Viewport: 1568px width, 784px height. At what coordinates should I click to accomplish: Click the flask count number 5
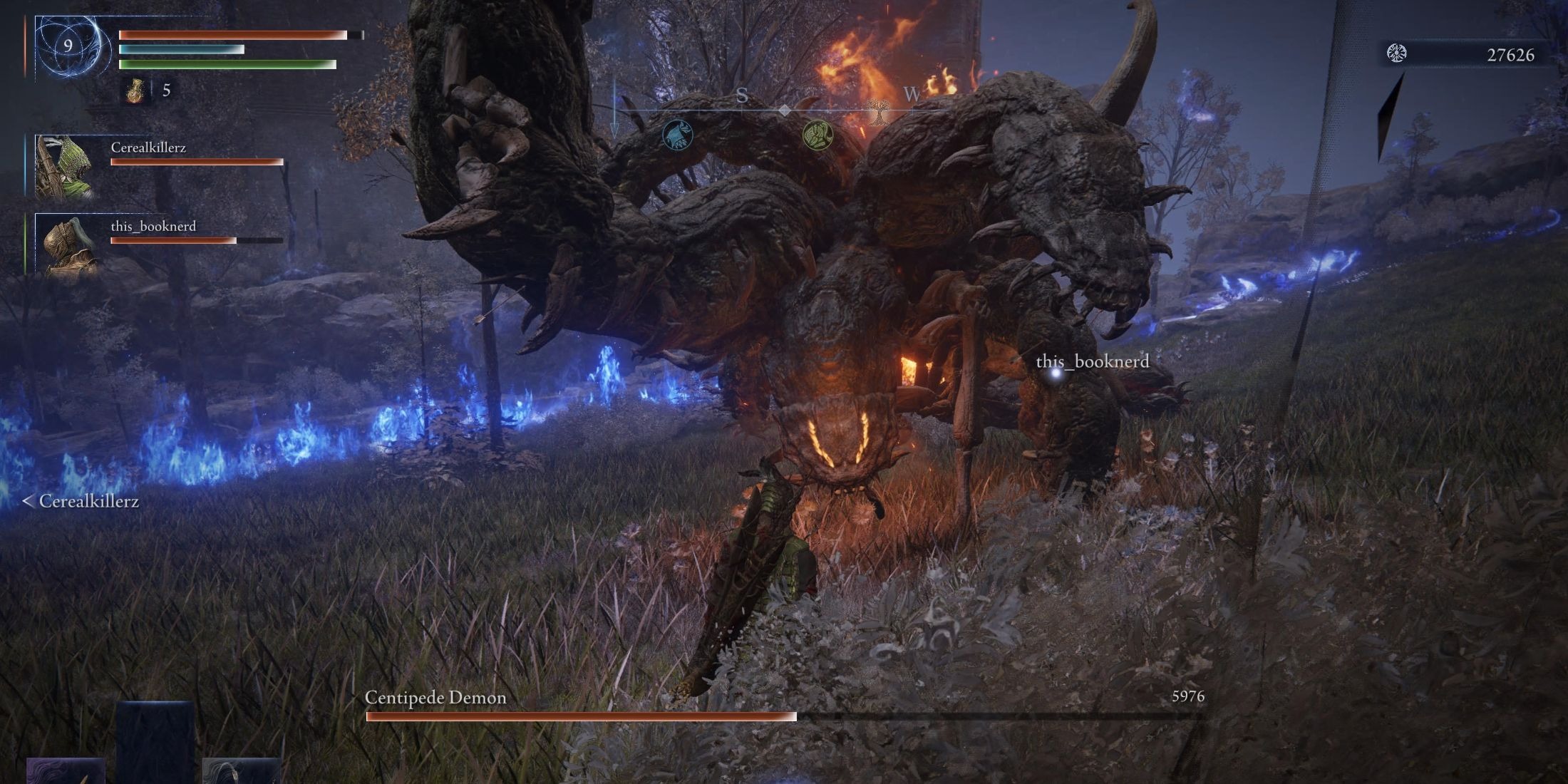tap(166, 91)
